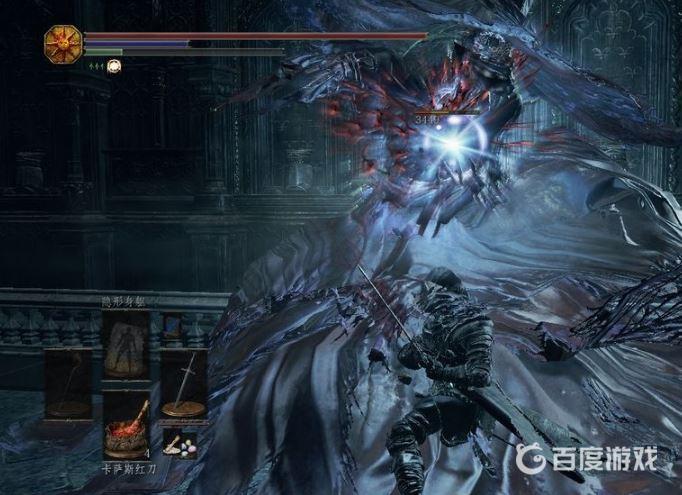Select the right-hand sword slot
The width and height of the screenshot is (682, 495).
184,384
